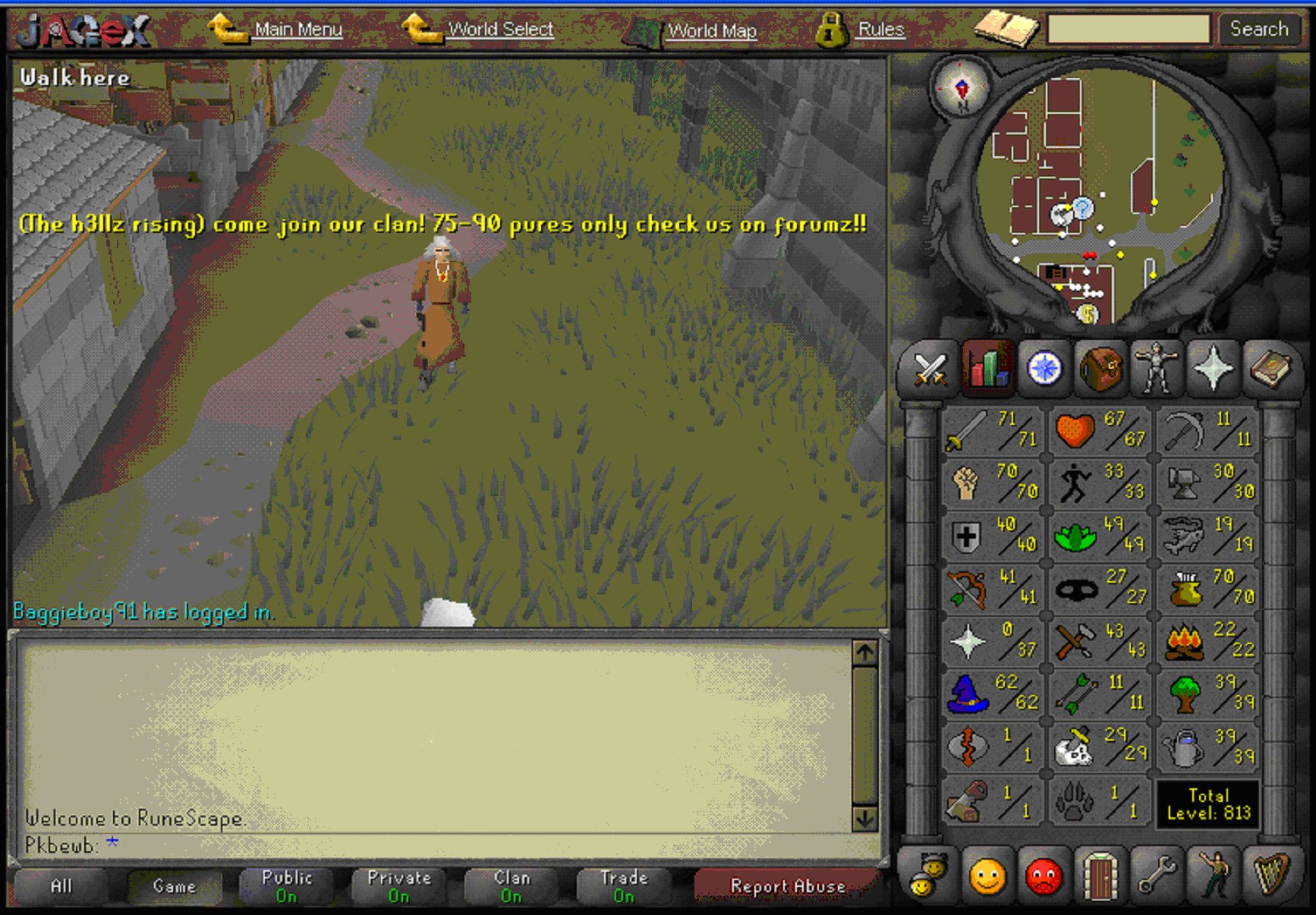The width and height of the screenshot is (1316, 915).
Task: Show the Game chat messages
Action: [175, 886]
